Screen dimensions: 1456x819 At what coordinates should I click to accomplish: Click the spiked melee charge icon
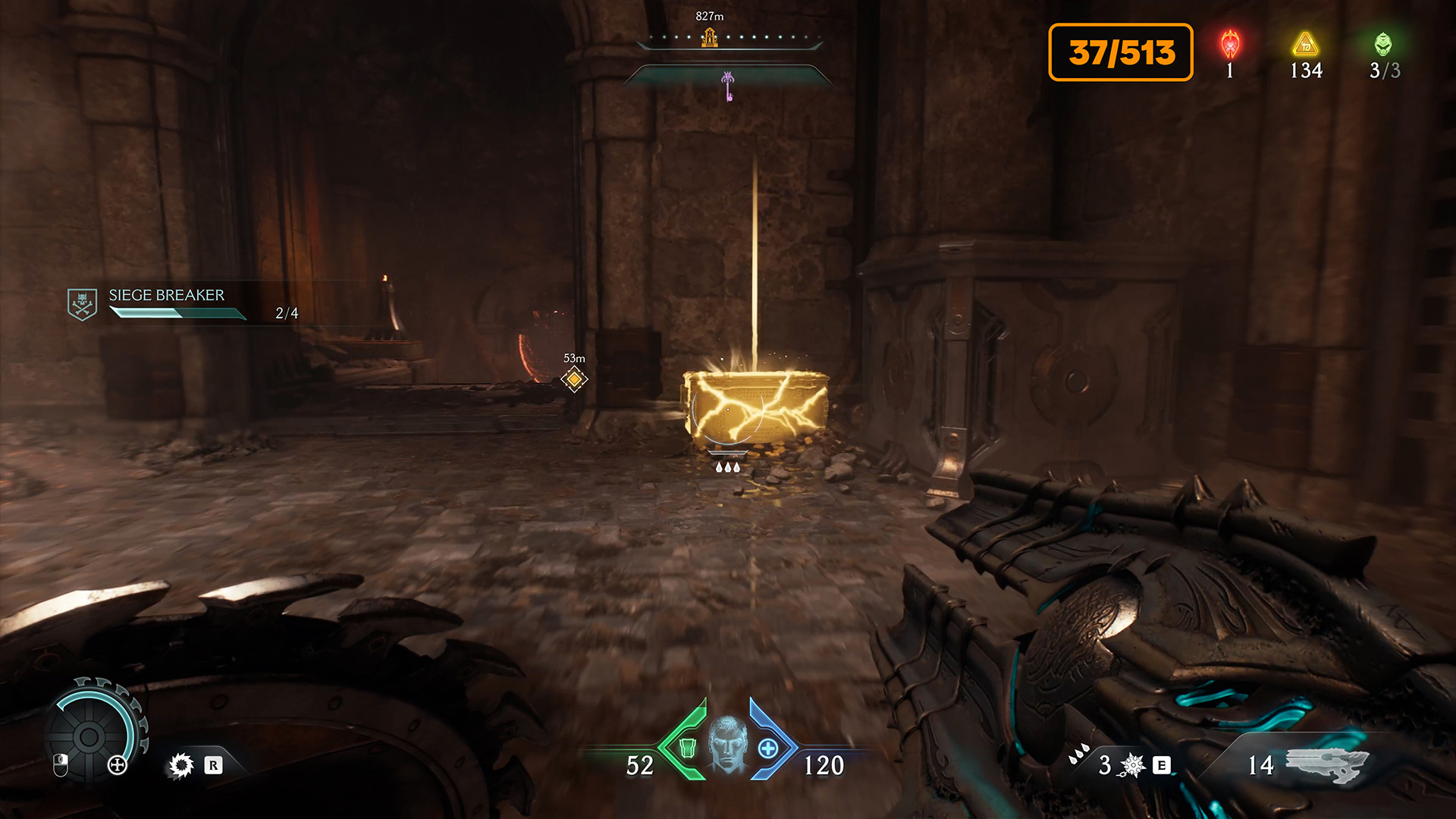(1132, 765)
